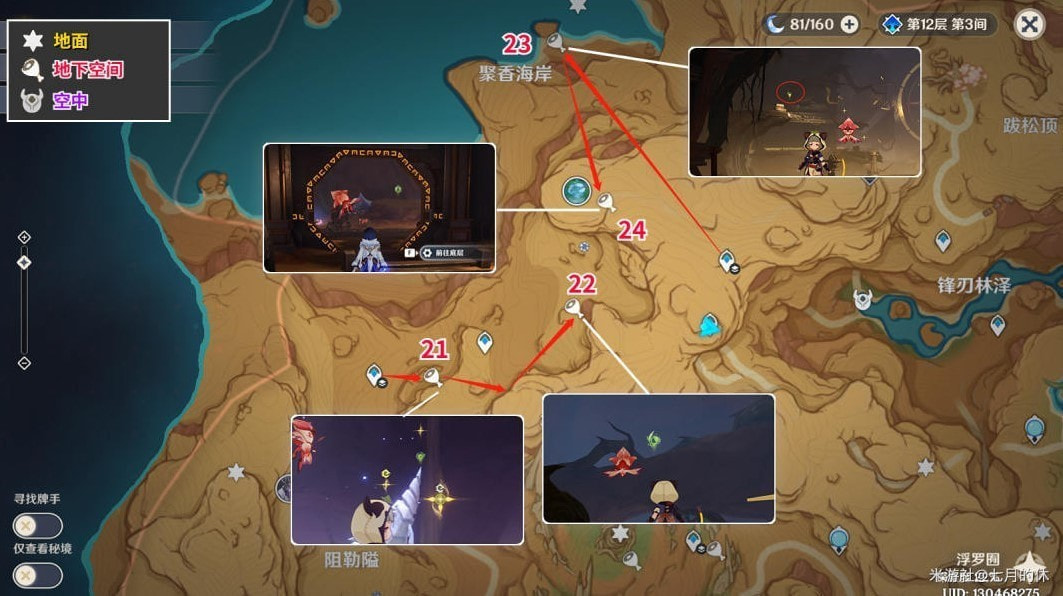Close the map with the X button
This screenshot has width=1063, height=596.
coord(1029,24)
